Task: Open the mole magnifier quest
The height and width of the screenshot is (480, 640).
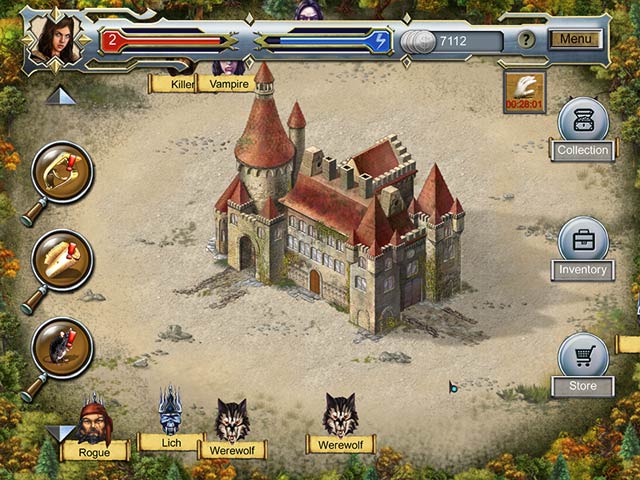Action: 62,347
